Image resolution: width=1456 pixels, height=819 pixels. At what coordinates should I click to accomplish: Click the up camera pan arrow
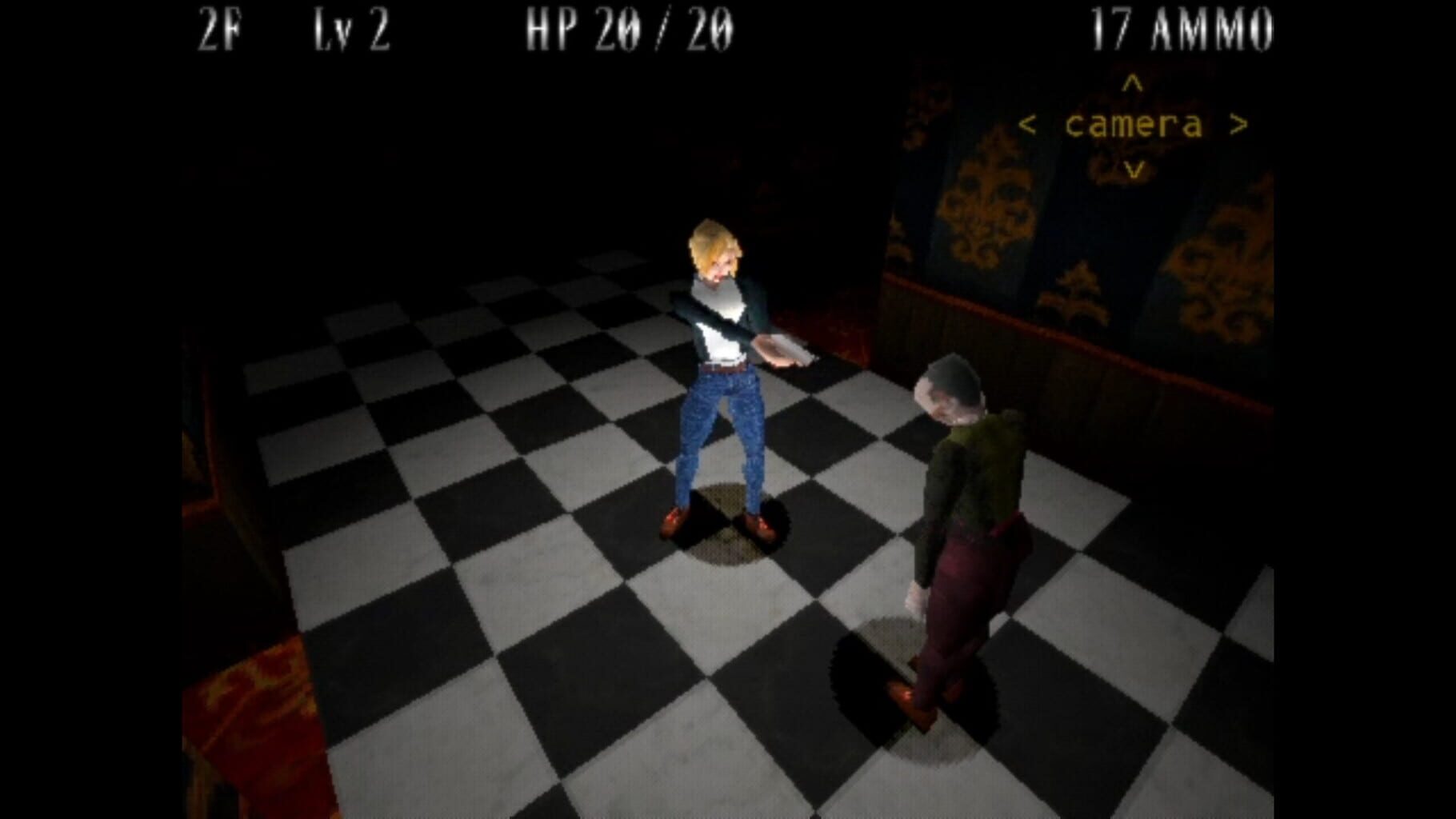click(1131, 82)
